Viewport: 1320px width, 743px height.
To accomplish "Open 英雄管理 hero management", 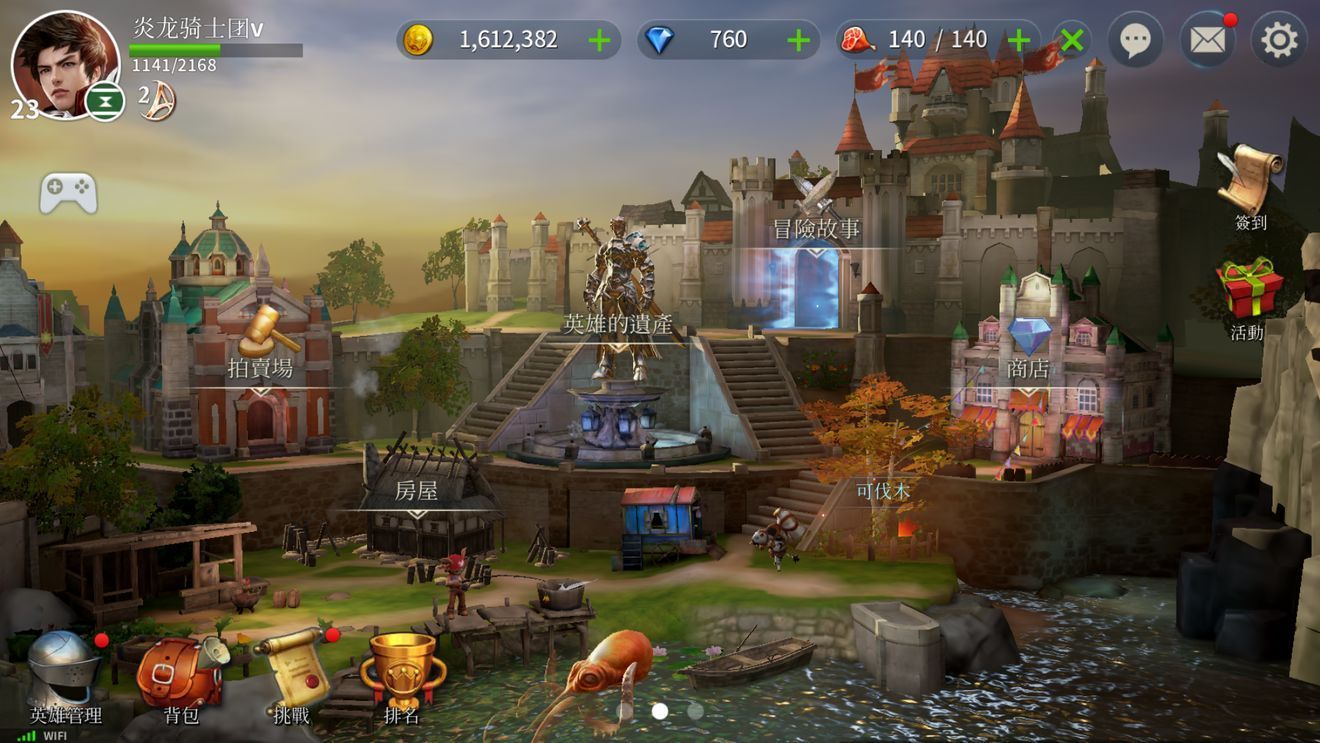I will click(65, 675).
